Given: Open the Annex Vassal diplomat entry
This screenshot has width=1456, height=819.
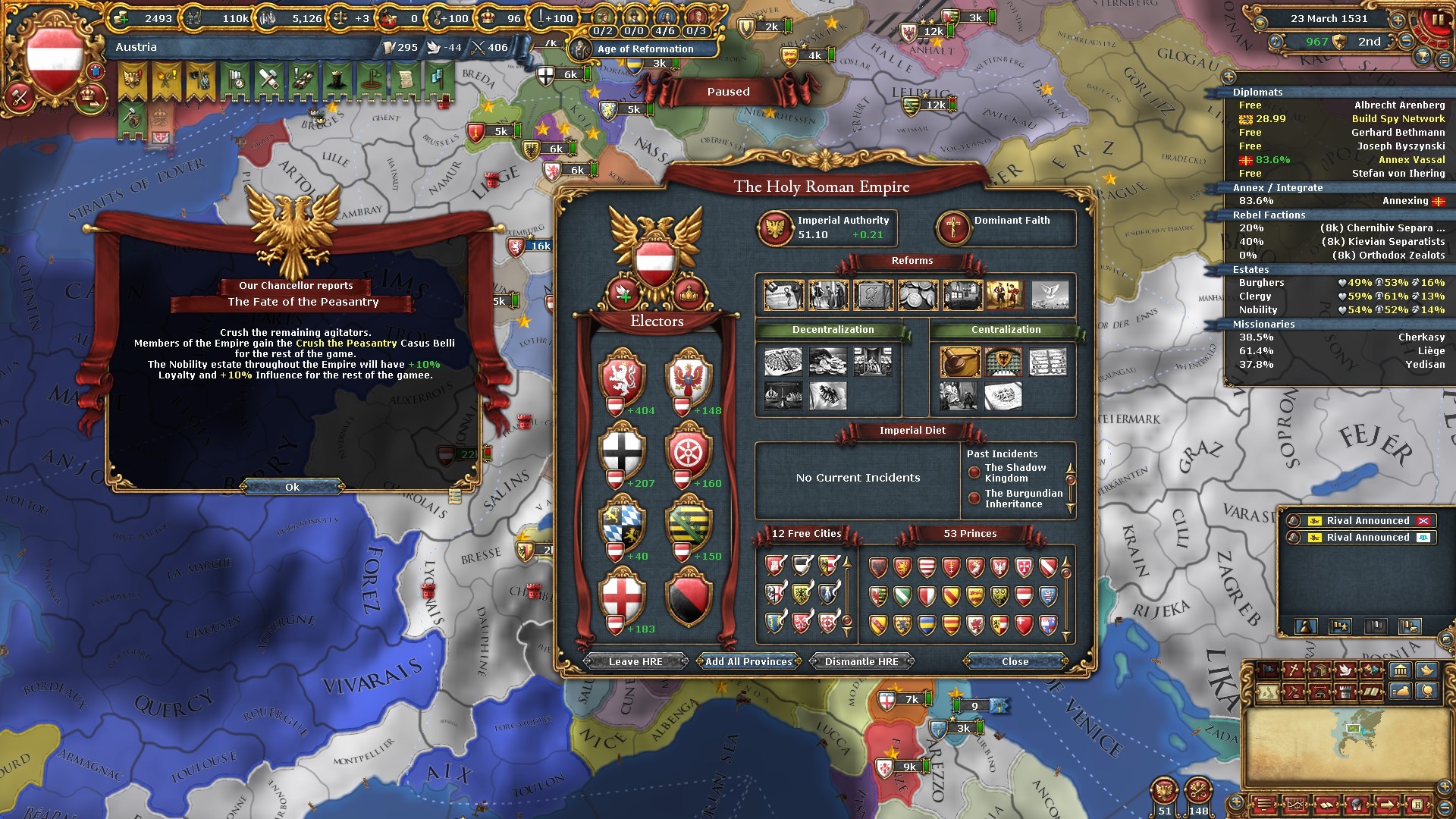Looking at the screenshot, I should pos(1411,159).
